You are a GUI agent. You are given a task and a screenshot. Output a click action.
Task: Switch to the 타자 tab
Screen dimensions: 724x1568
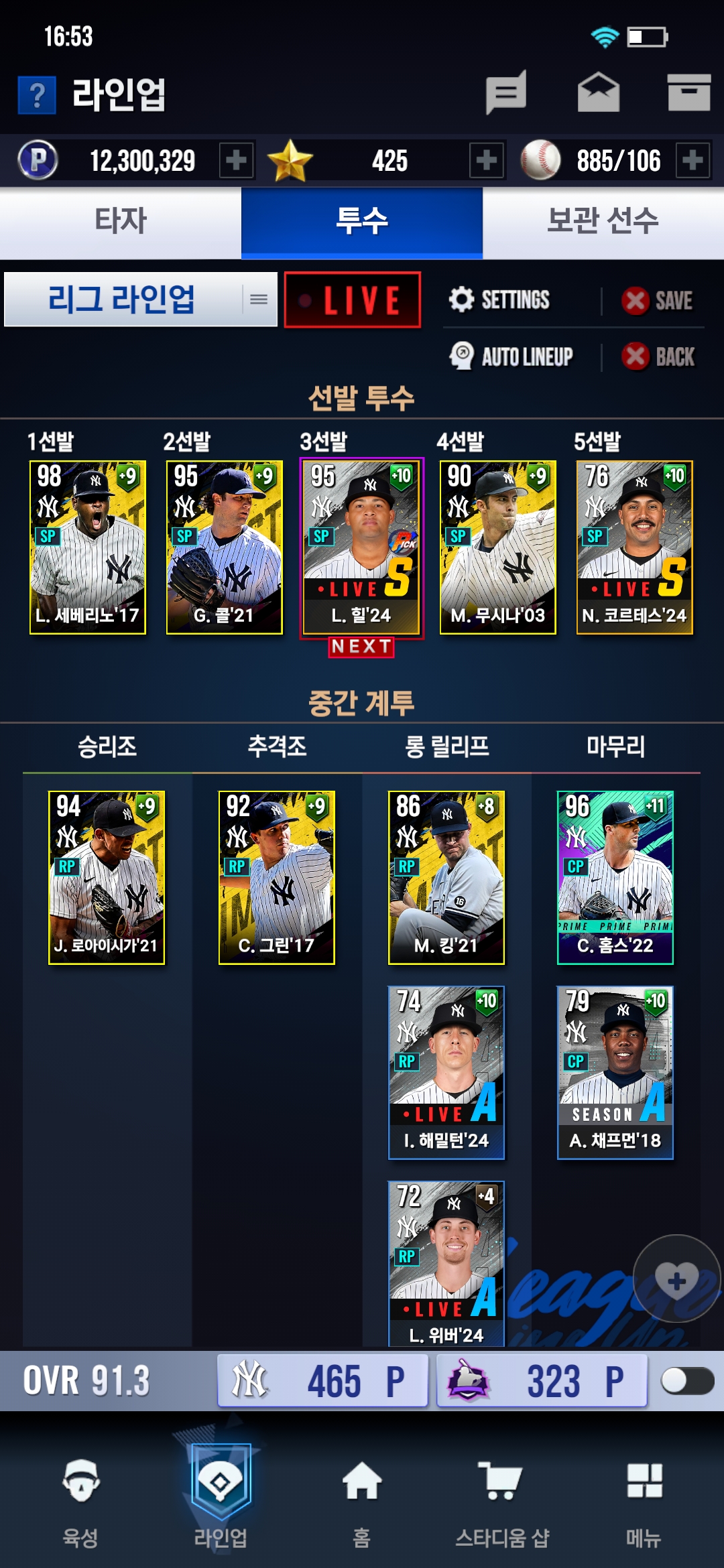click(121, 222)
